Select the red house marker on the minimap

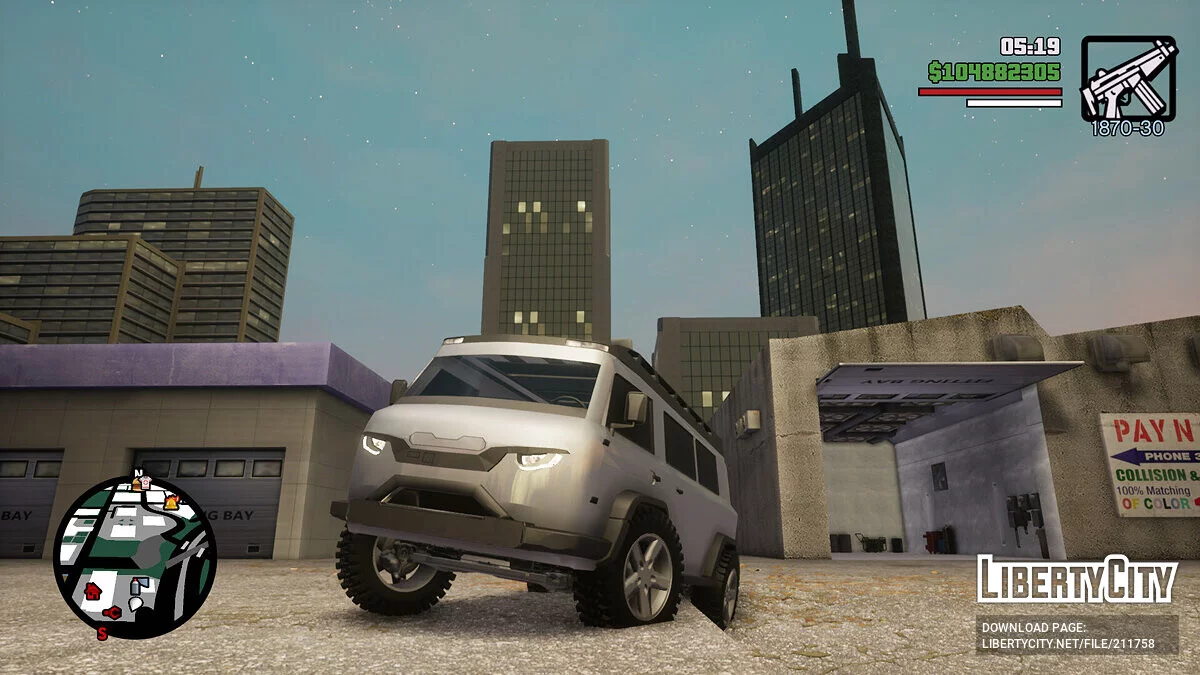(x=93, y=591)
